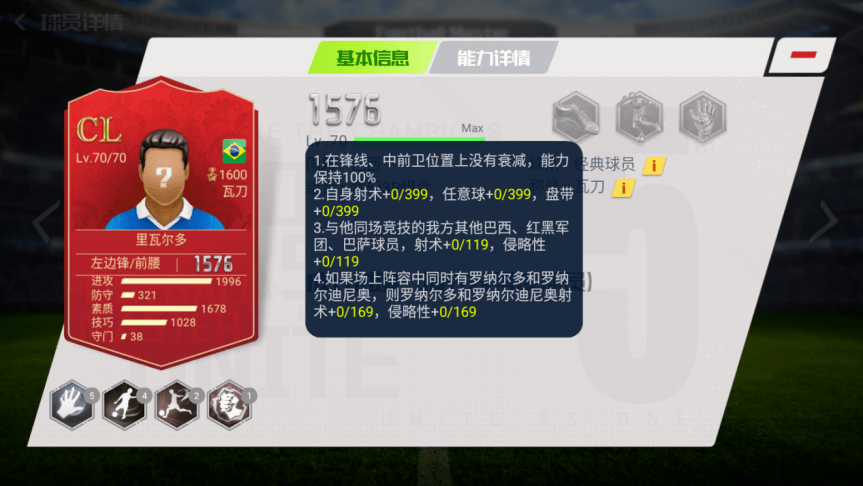Show the next player with right arrow
Image resolution: width=863 pixels, height=486 pixels.
(x=828, y=225)
